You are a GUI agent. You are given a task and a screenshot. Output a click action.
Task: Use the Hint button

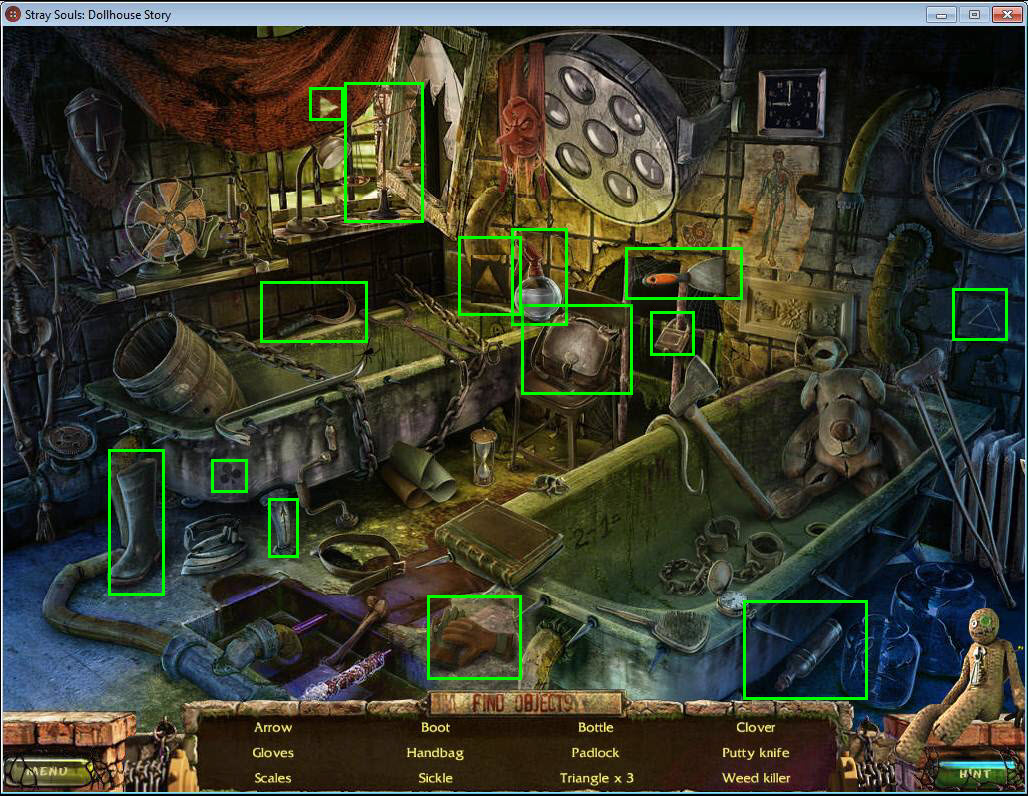coord(973,772)
